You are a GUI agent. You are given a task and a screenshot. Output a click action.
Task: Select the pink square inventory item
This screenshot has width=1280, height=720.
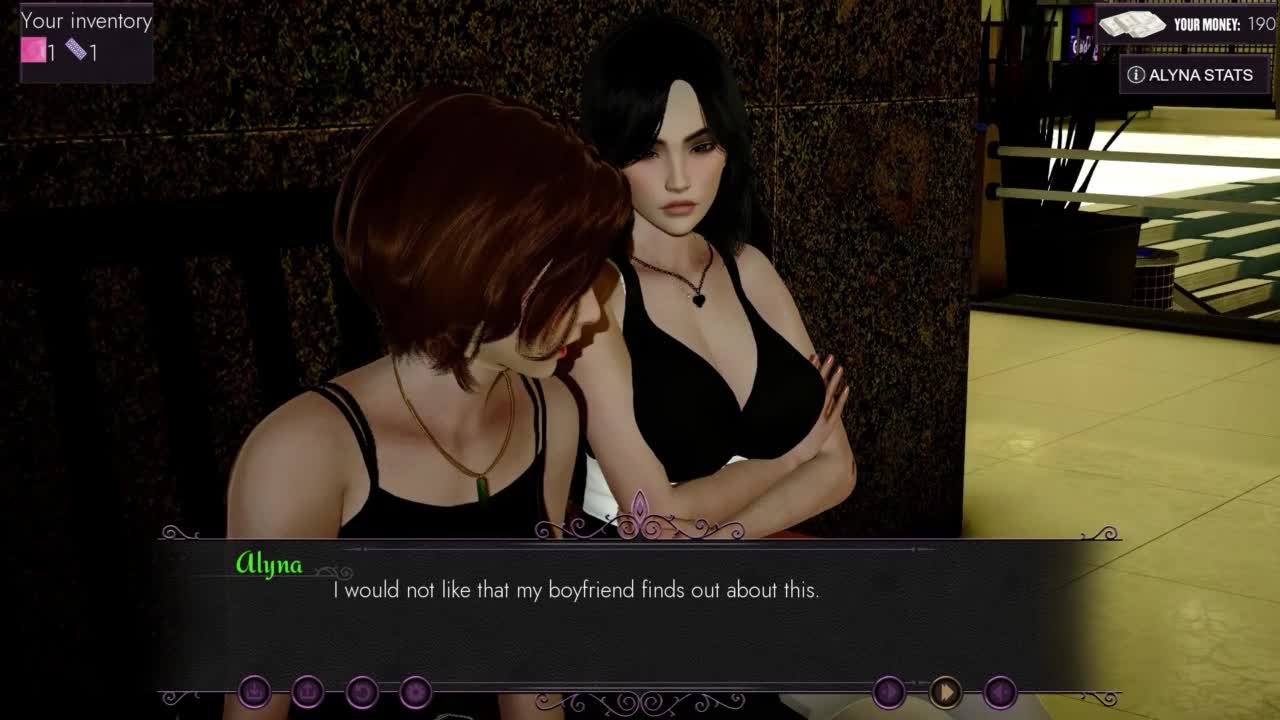tap(34, 50)
